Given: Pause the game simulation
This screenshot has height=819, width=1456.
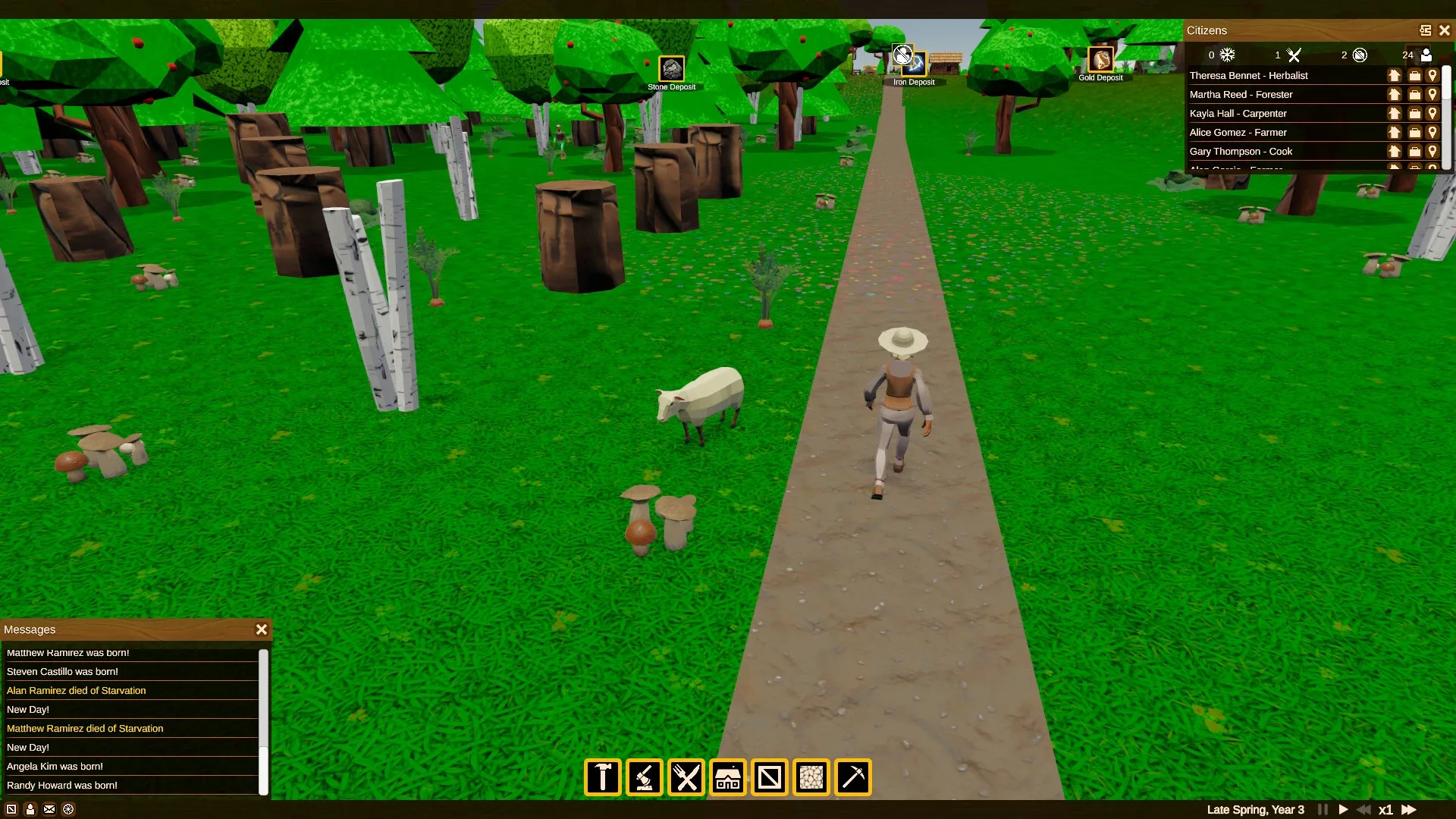Looking at the screenshot, I should (x=1323, y=809).
